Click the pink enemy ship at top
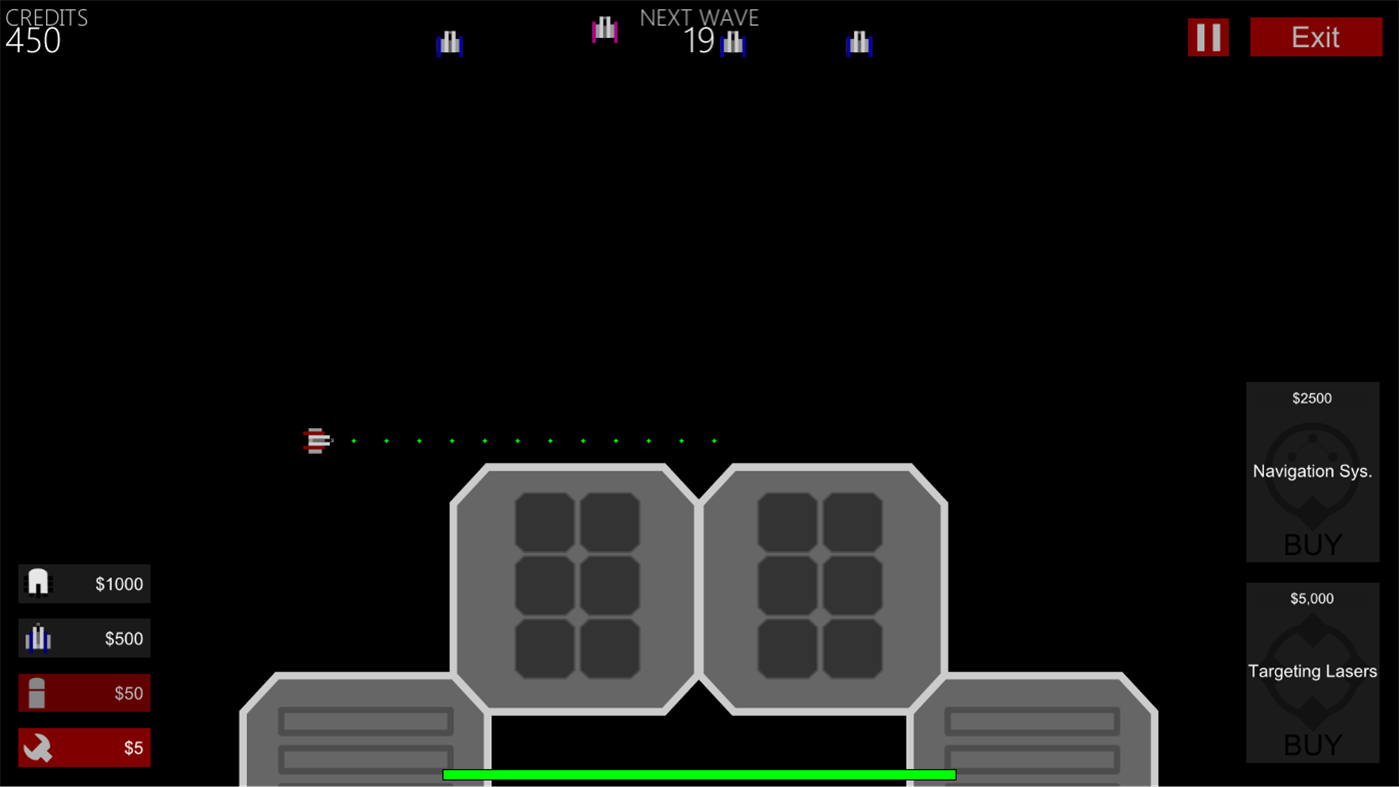The height and width of the screenshot is (787, 1399). tap(605, 31)
